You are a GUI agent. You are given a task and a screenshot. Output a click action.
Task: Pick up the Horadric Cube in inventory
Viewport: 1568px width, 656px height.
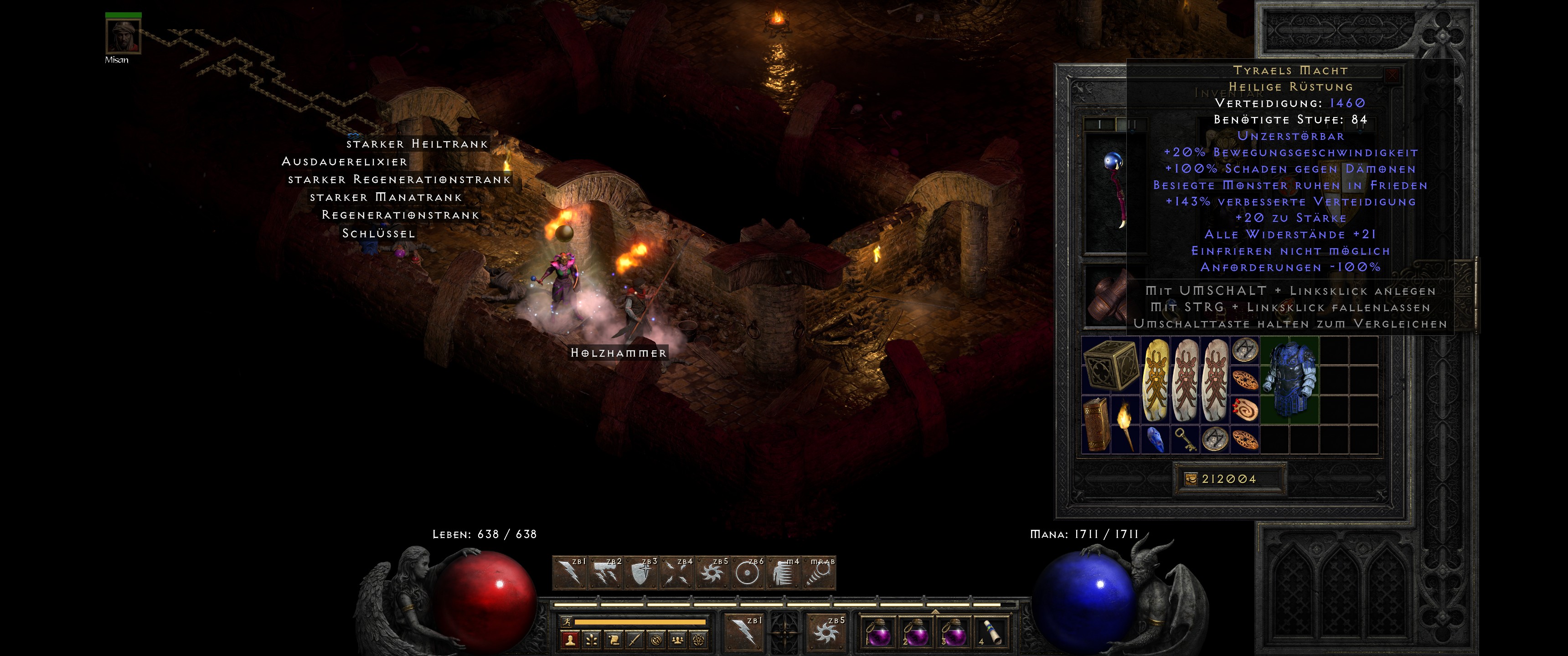(1110, 364)
